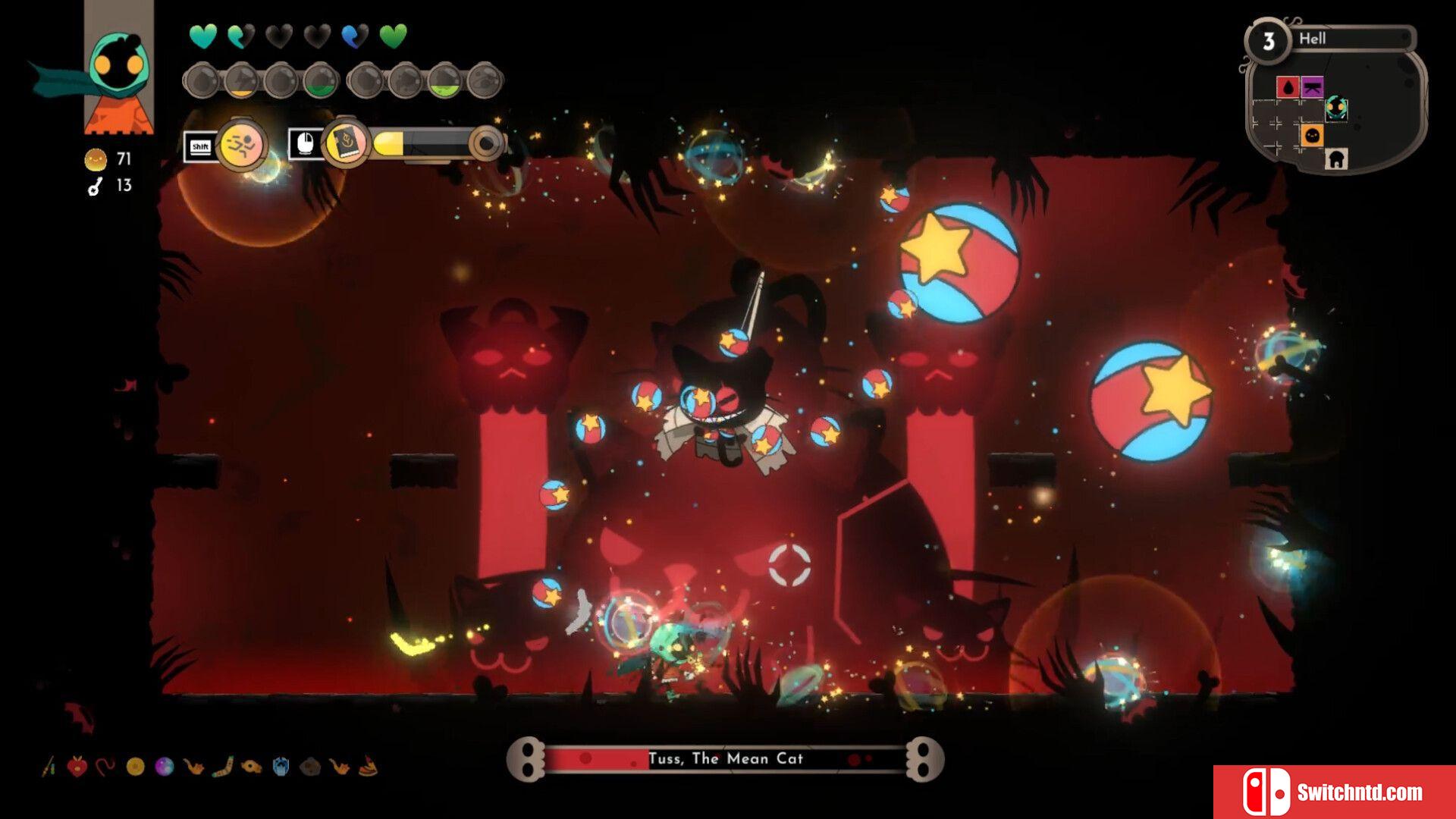
Task: Use the spellbook ability icon
Action: pos(346,143)
